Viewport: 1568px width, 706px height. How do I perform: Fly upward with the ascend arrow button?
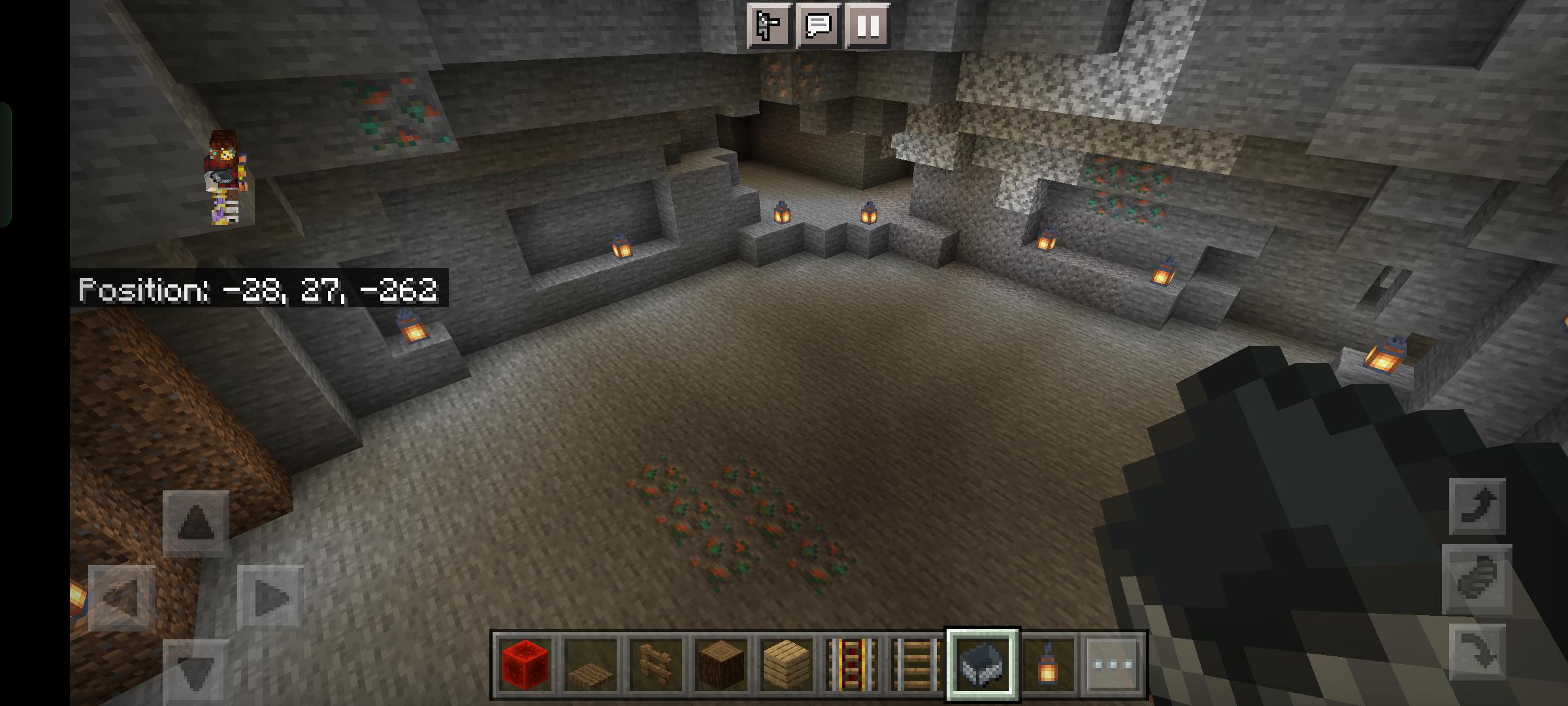(x=1477, y=507)
